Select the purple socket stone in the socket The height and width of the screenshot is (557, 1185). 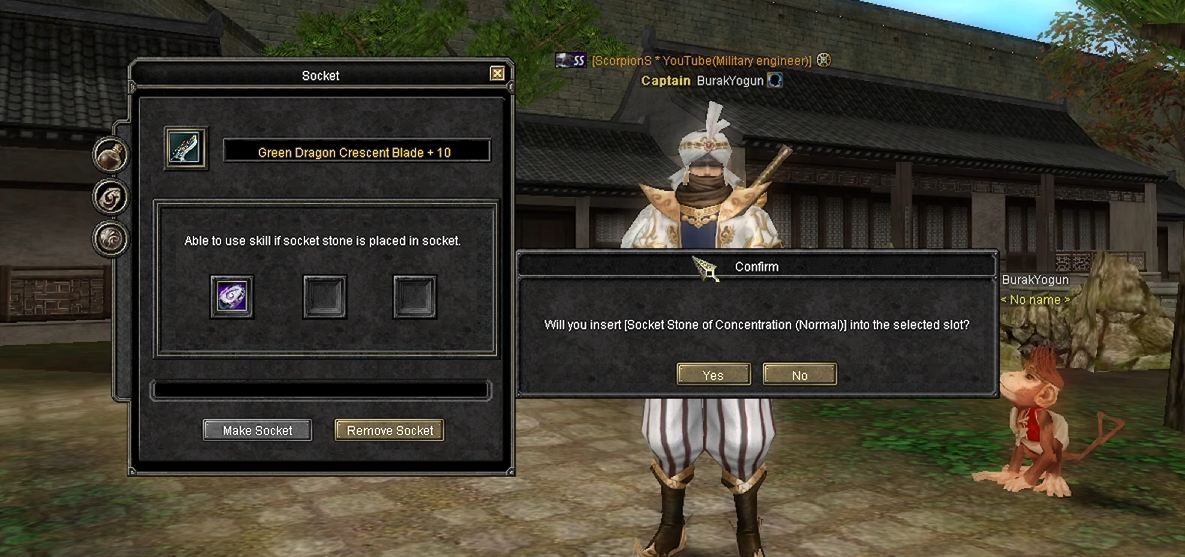click(231, 297)
